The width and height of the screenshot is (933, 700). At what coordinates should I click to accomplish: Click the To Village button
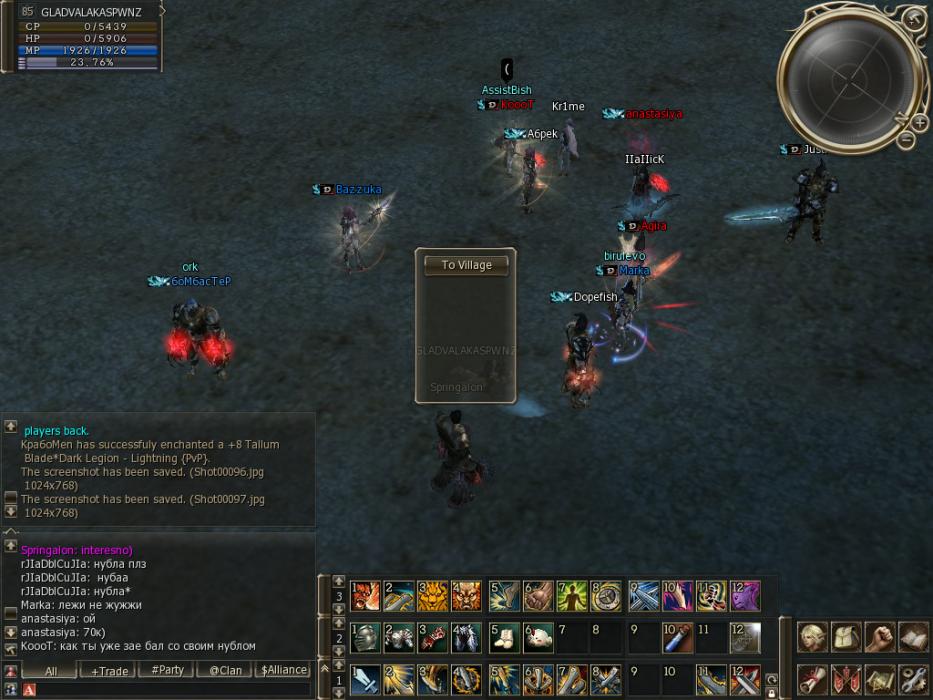466,265
